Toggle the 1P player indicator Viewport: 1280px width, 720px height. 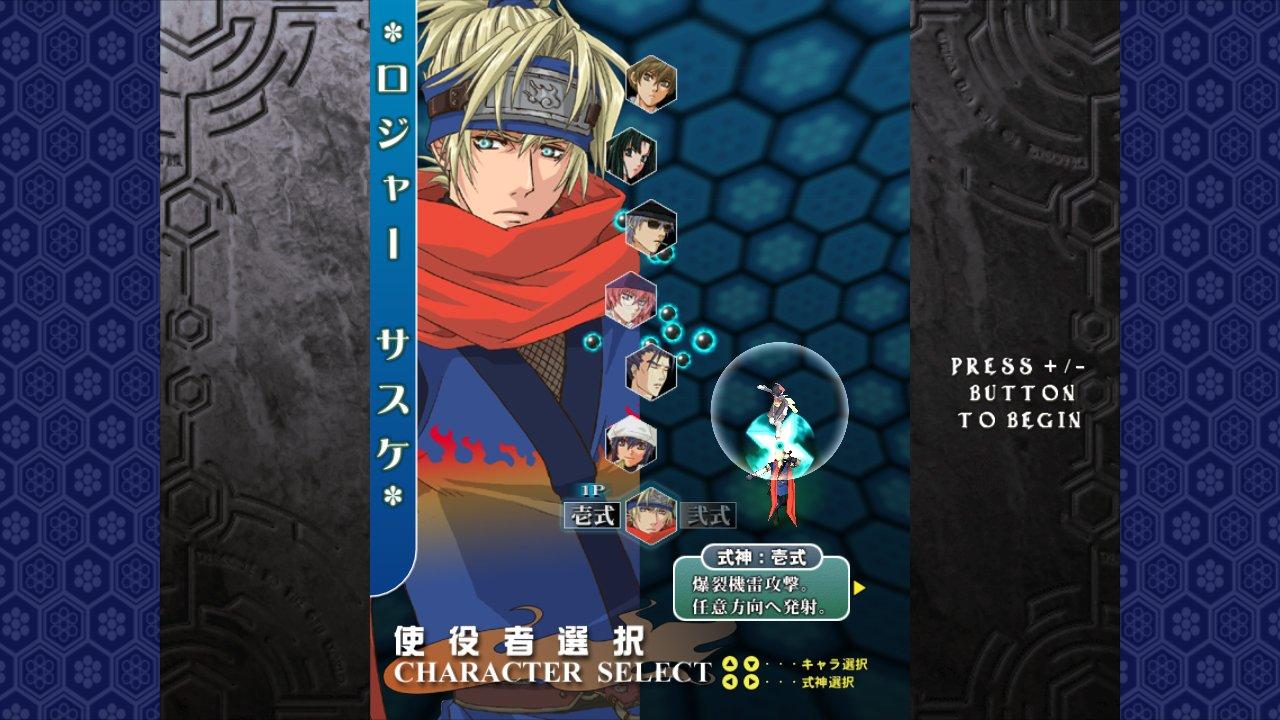[x=589, y=491]
